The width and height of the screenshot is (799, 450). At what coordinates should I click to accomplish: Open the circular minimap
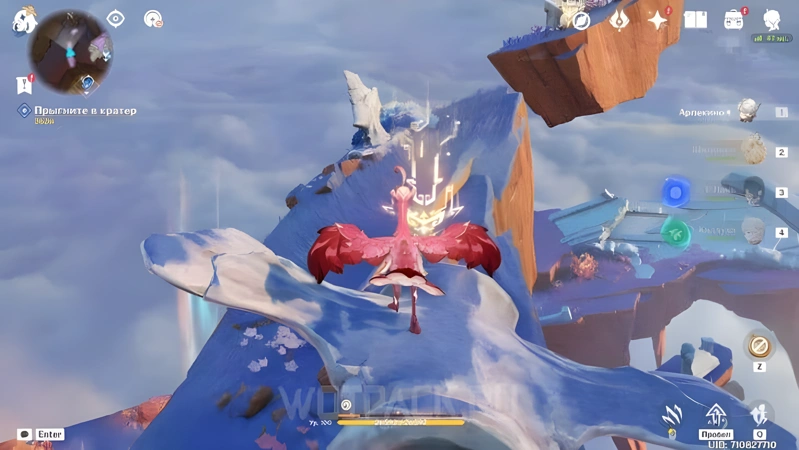(x=71, y=52)
